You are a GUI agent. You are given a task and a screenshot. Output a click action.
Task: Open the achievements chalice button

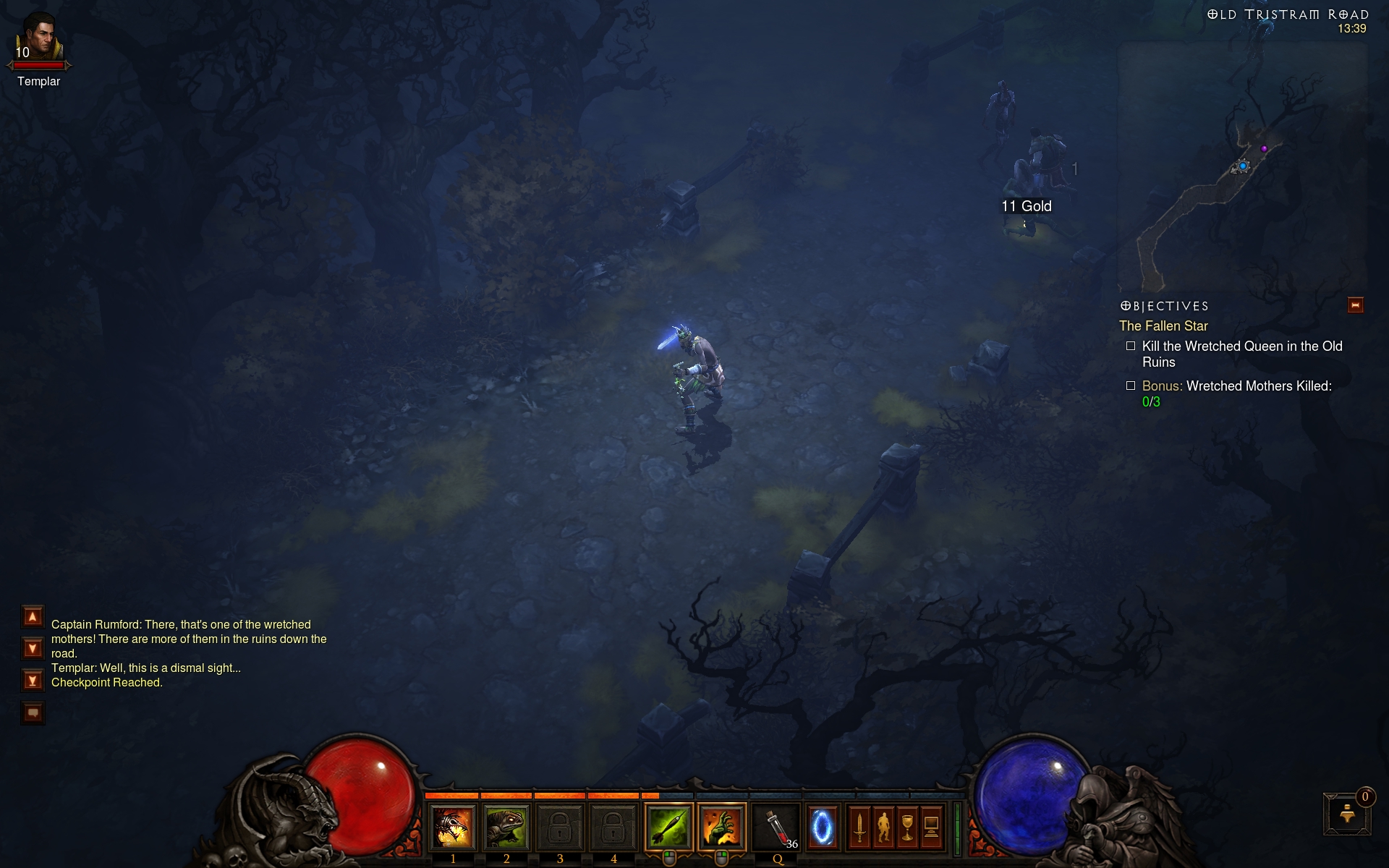(x=907, y=826)
